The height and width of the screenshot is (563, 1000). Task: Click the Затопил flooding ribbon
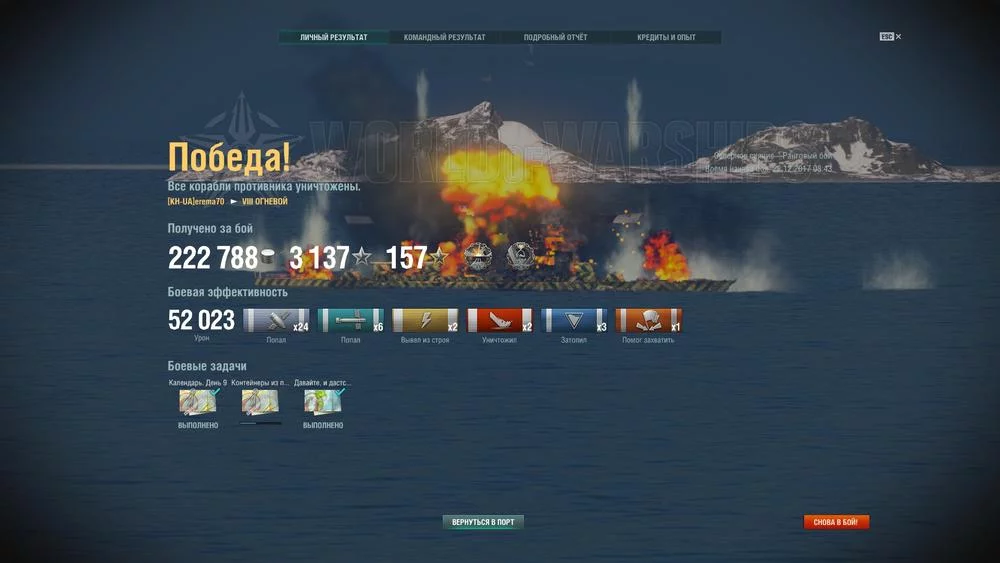click(574, 321)
